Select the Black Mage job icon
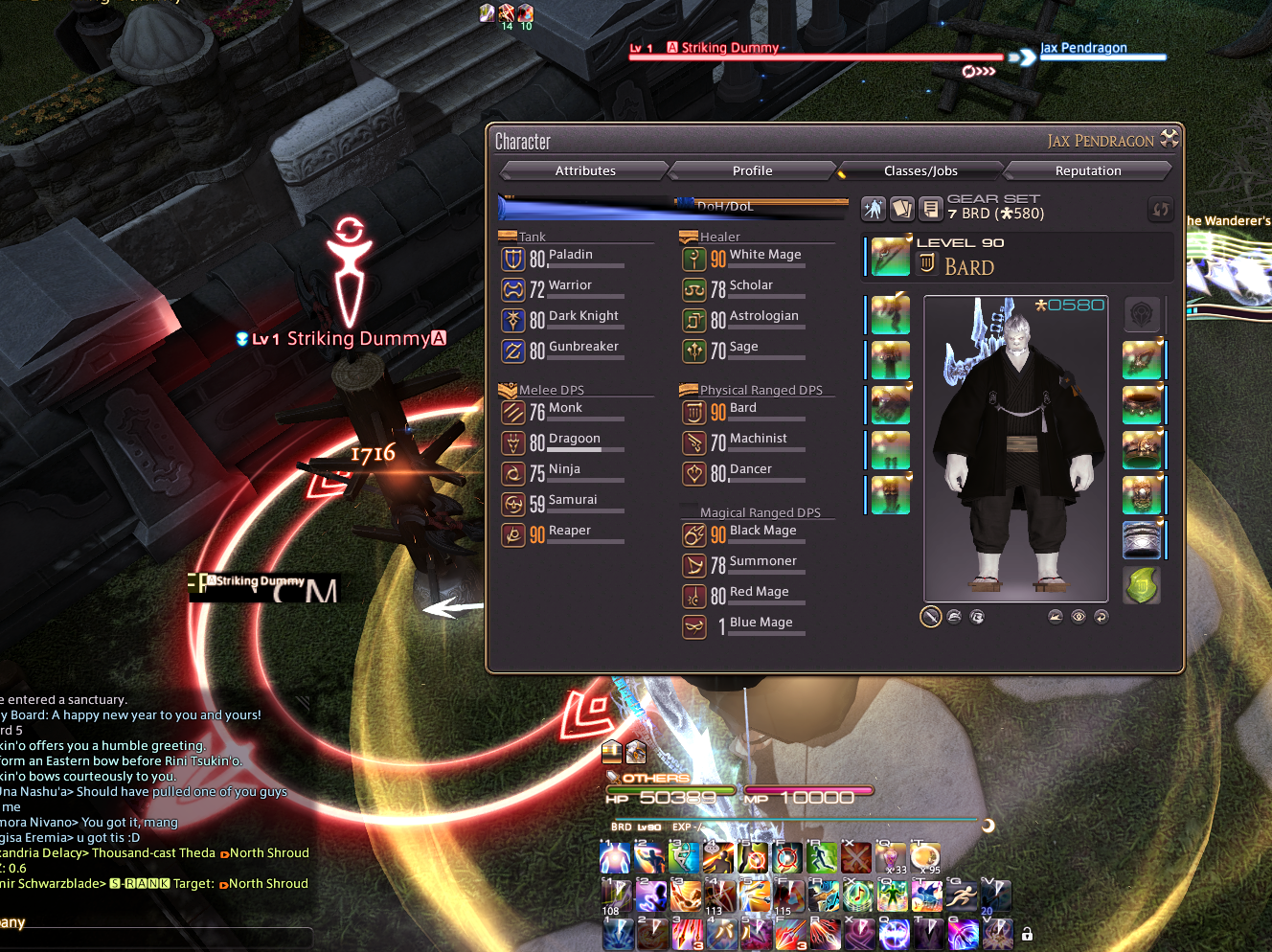Viewport: 1272px width, 952px height. [x=694, y=534]
